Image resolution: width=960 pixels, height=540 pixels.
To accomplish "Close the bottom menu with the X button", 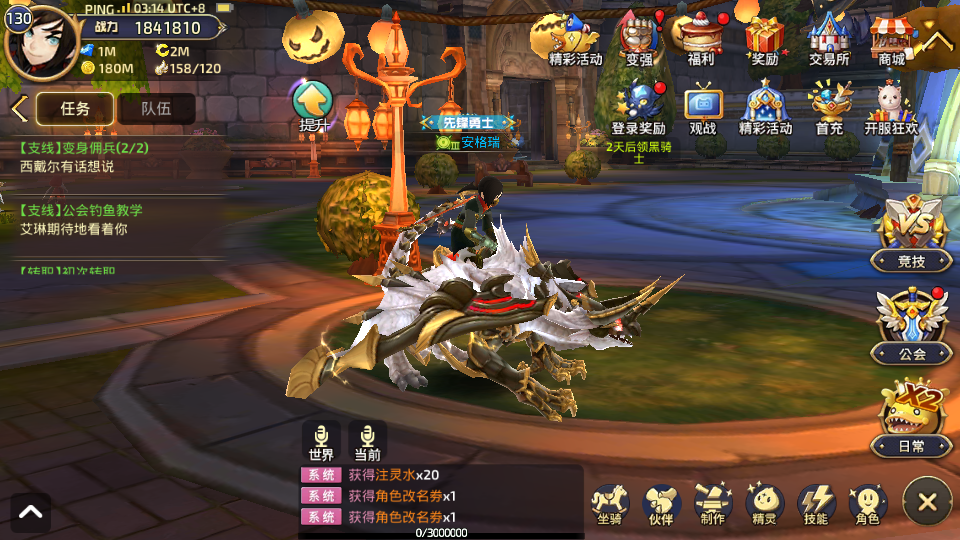I will tap(927, 502).
